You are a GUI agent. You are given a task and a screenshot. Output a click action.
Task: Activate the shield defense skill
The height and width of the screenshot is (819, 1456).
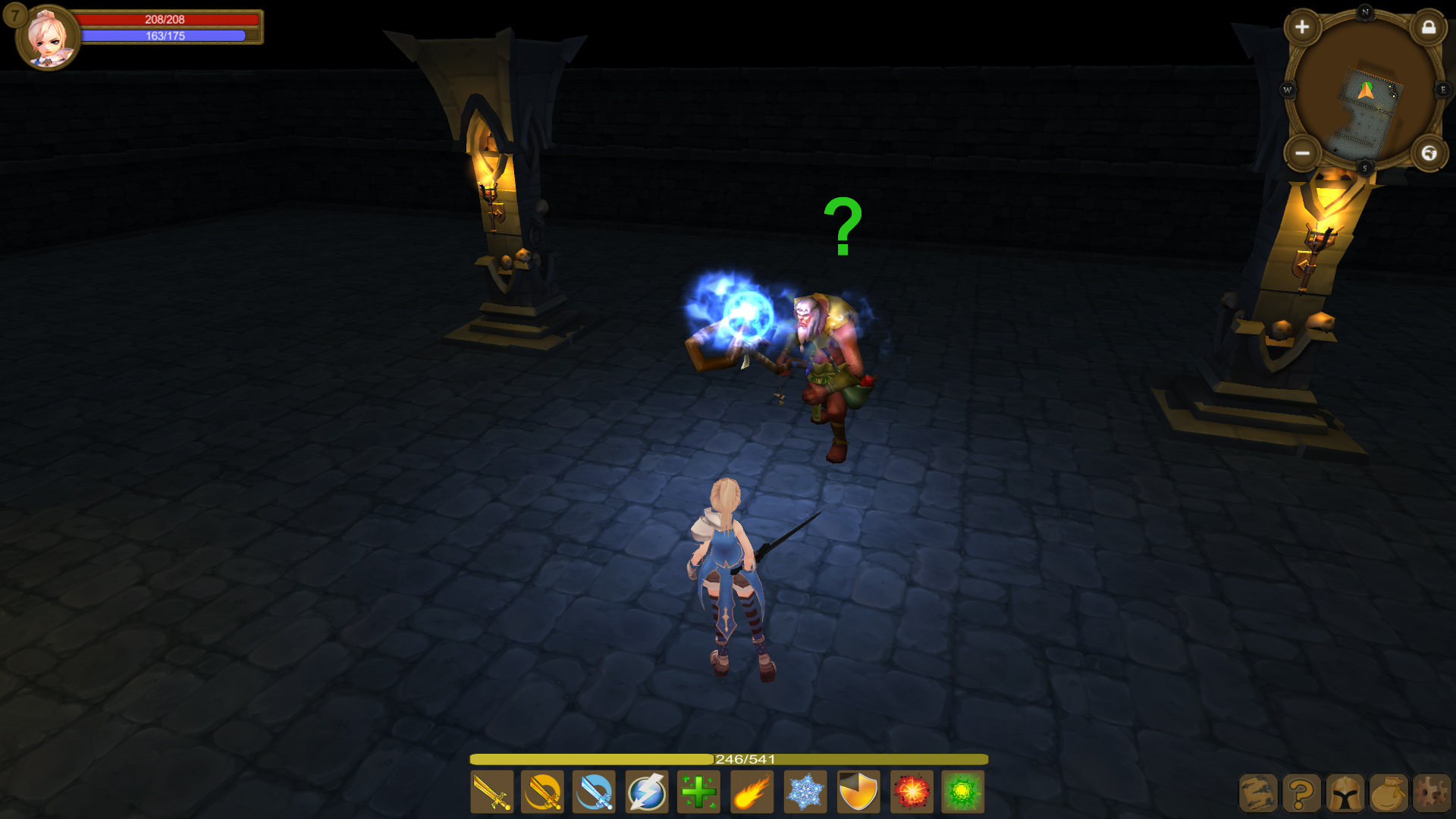tap(859, 792)
